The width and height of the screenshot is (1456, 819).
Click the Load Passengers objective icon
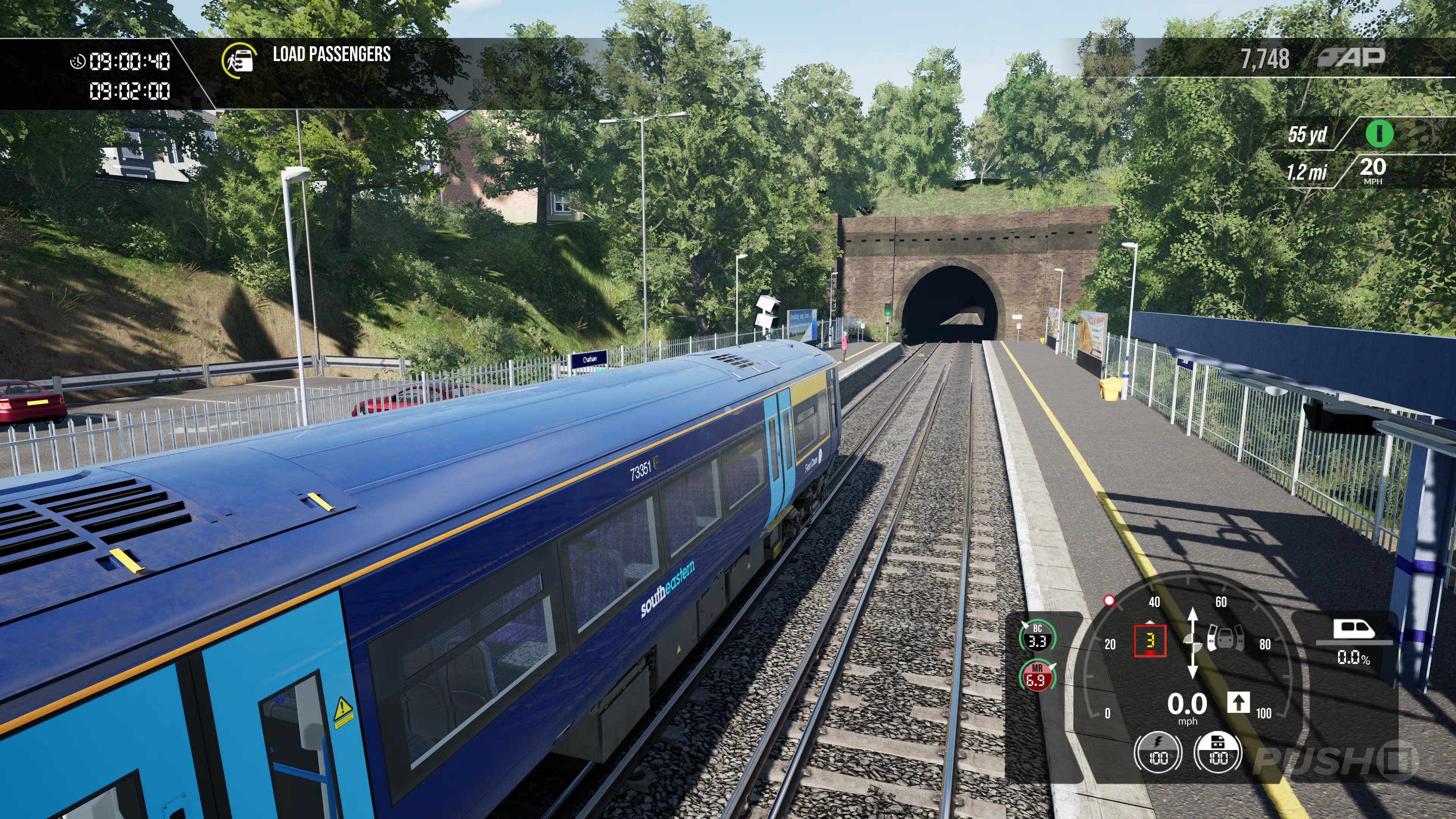[237, 60]
